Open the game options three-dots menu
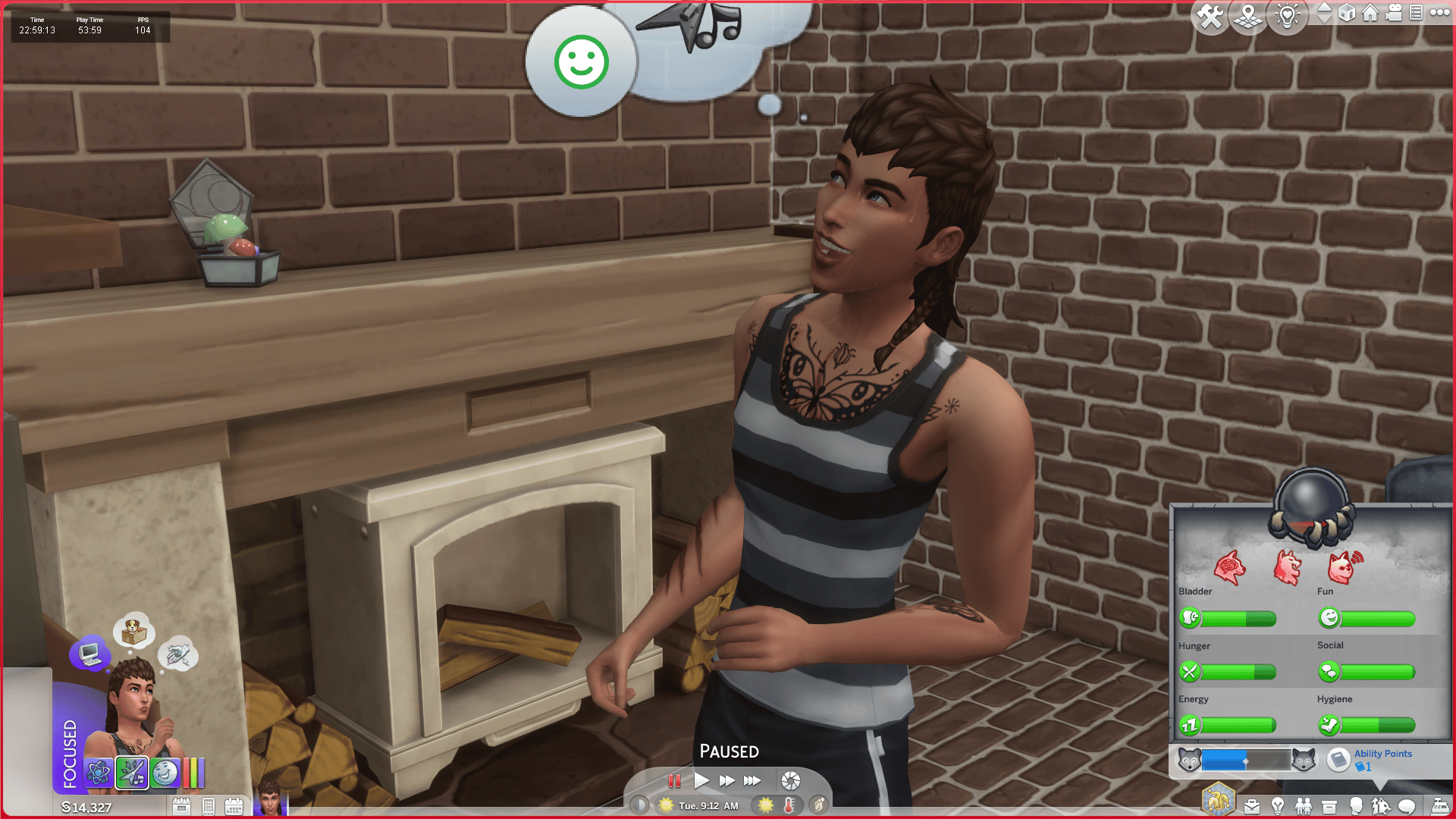The height and width of the screenshot is (819, 1456). 1439,13
